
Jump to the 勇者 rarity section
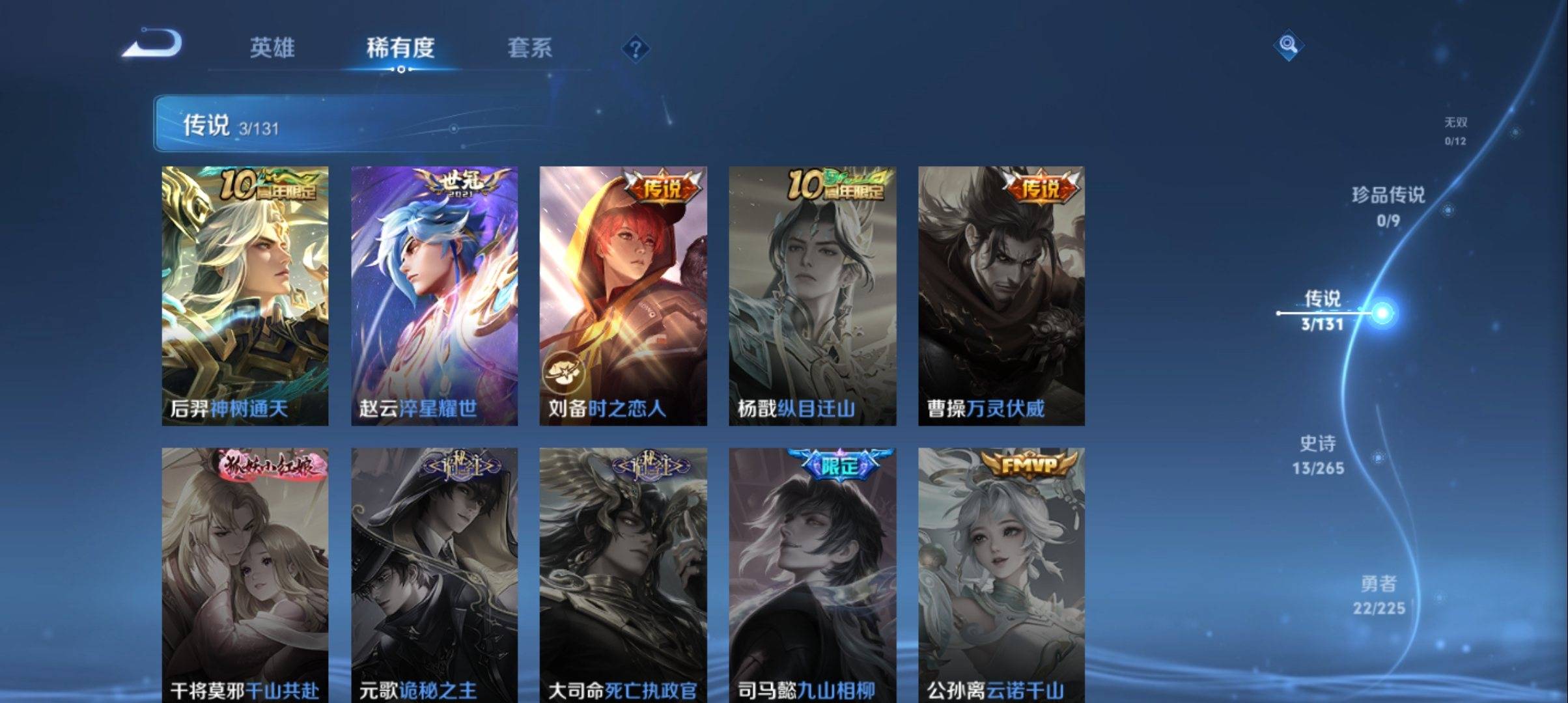pos(1379,595)
